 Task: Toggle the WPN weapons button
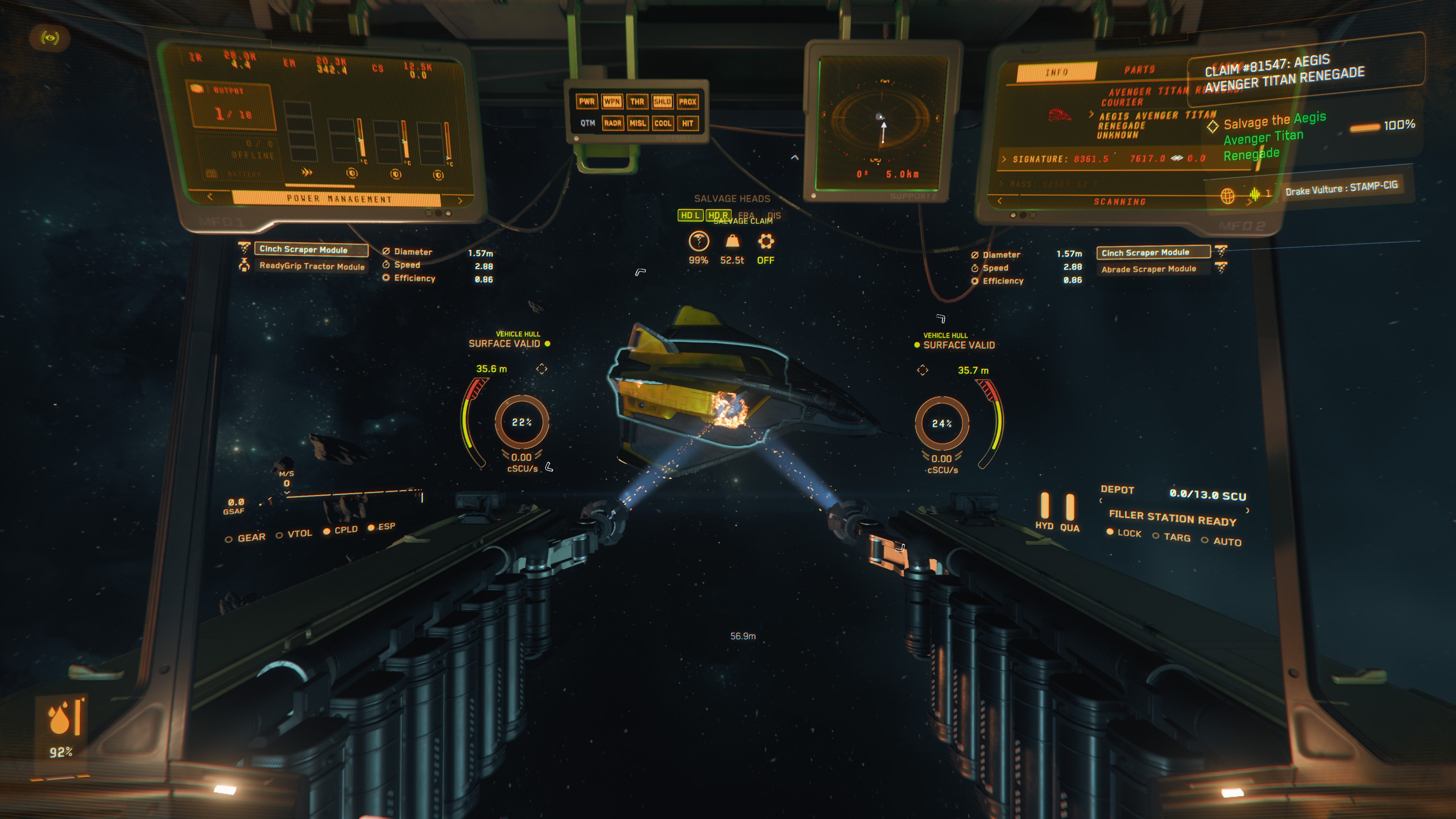tap(612, 102)
